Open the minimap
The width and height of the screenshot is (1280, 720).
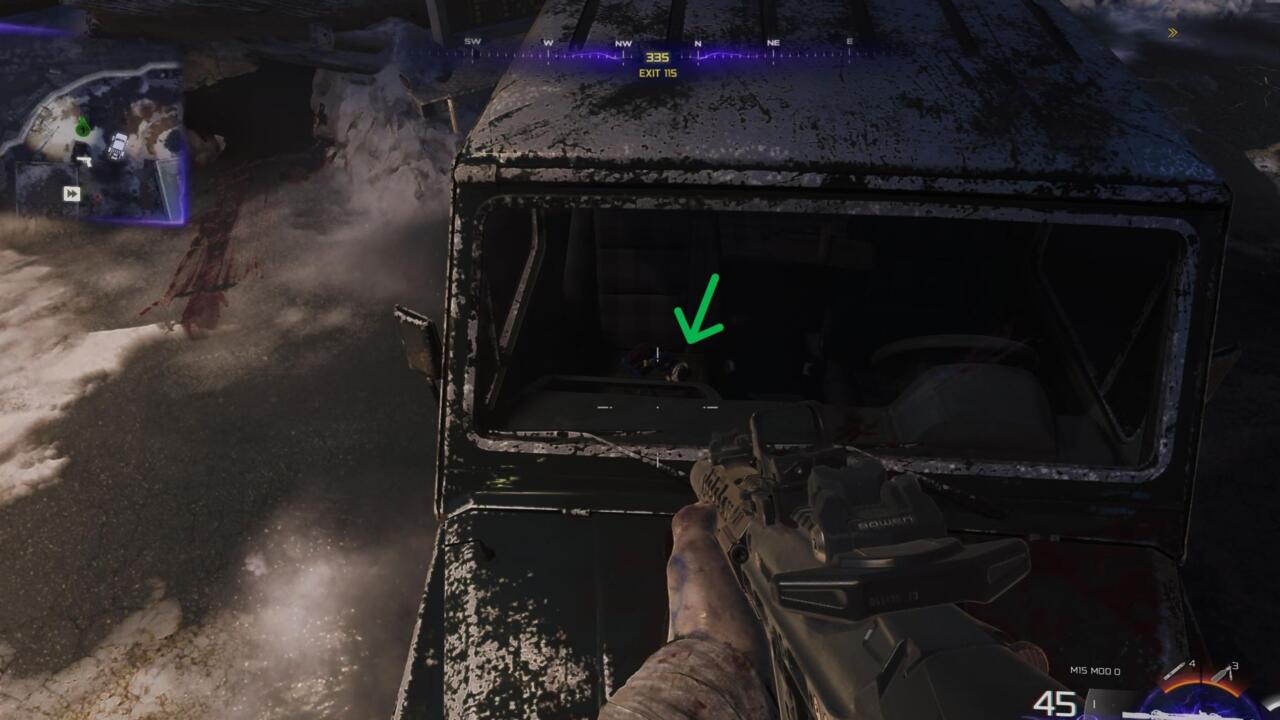coord(95,140)
